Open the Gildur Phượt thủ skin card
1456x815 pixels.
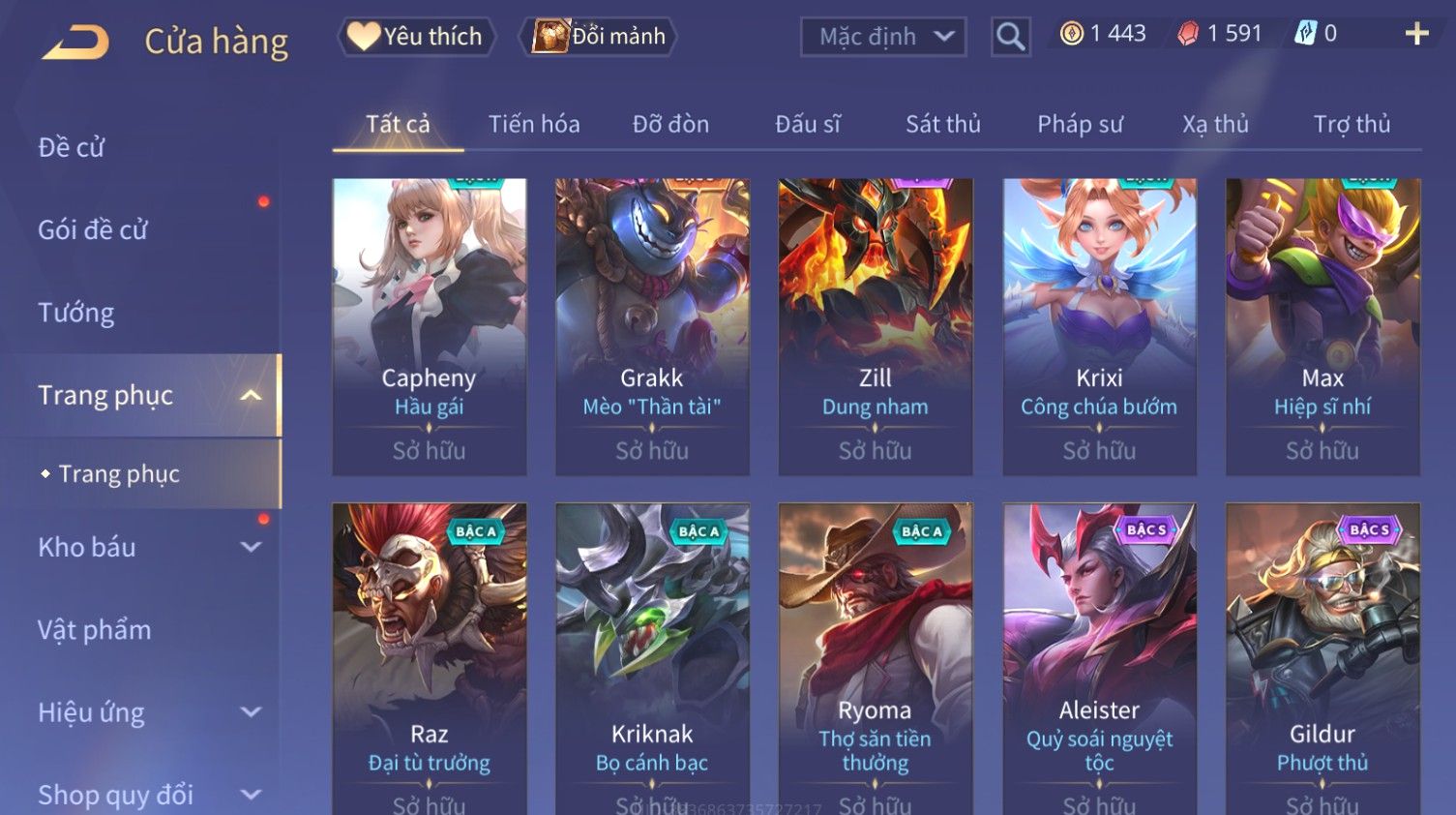(x=1322, y=658)
